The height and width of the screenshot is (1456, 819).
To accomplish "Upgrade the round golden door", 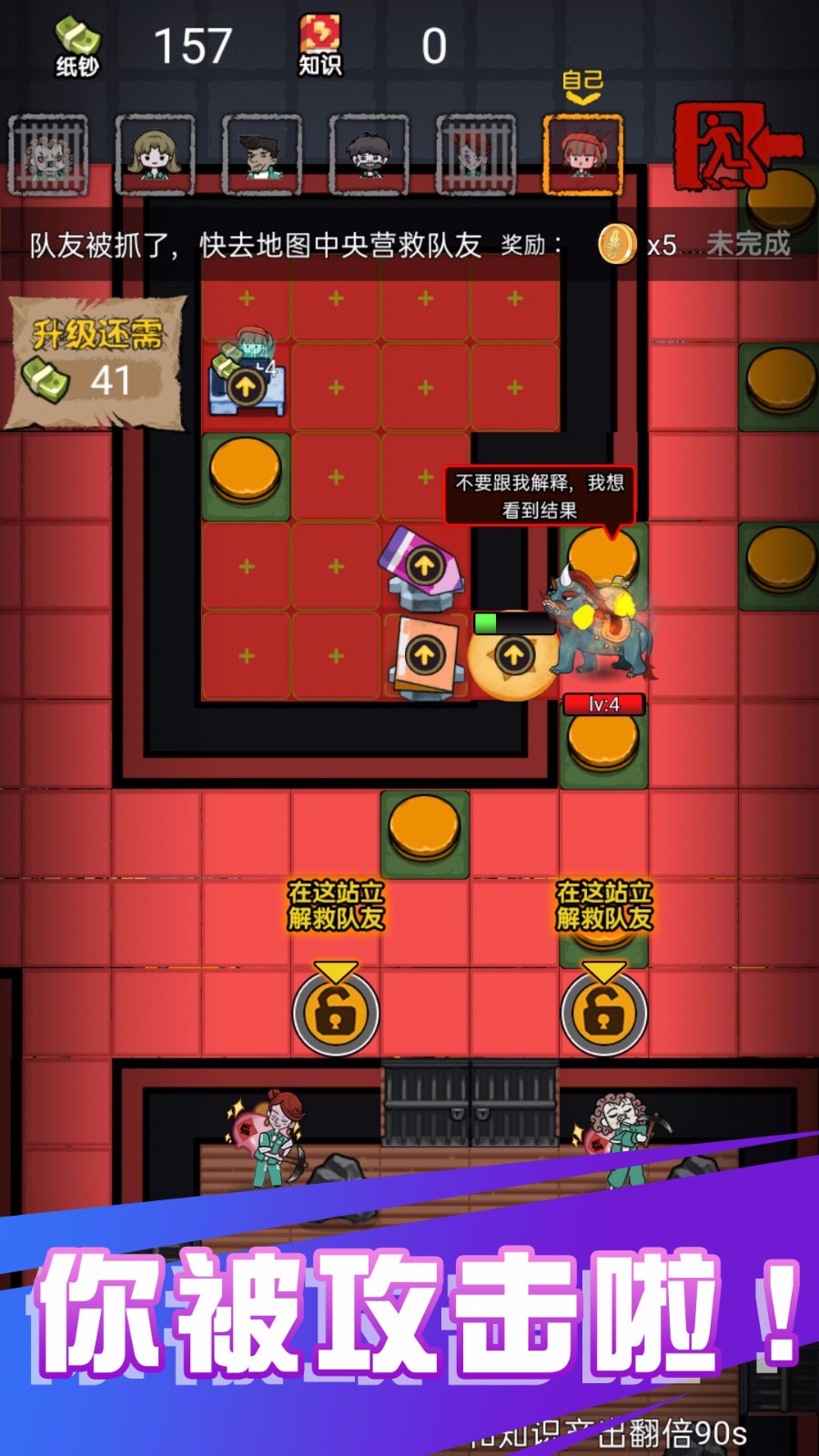I will (513, 655).
